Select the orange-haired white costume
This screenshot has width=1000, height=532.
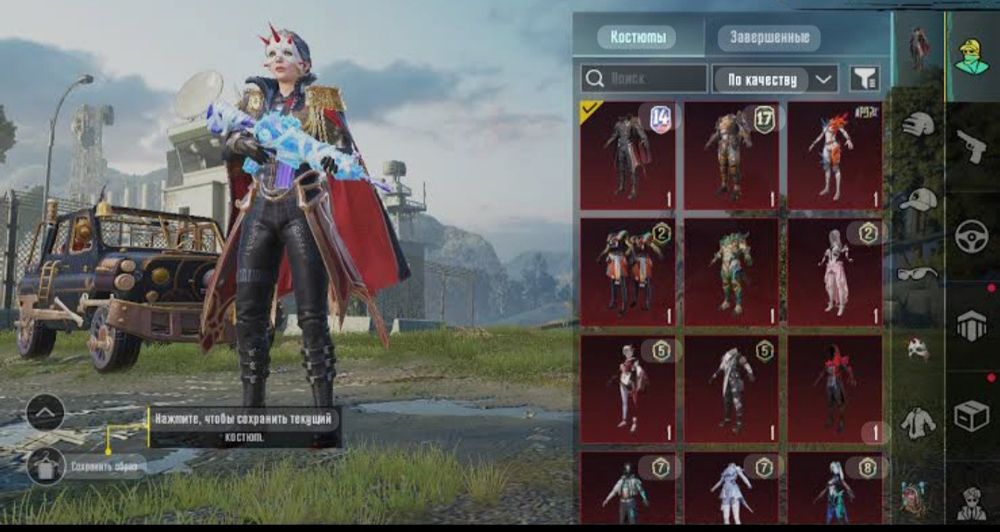[x=835, y=155]
